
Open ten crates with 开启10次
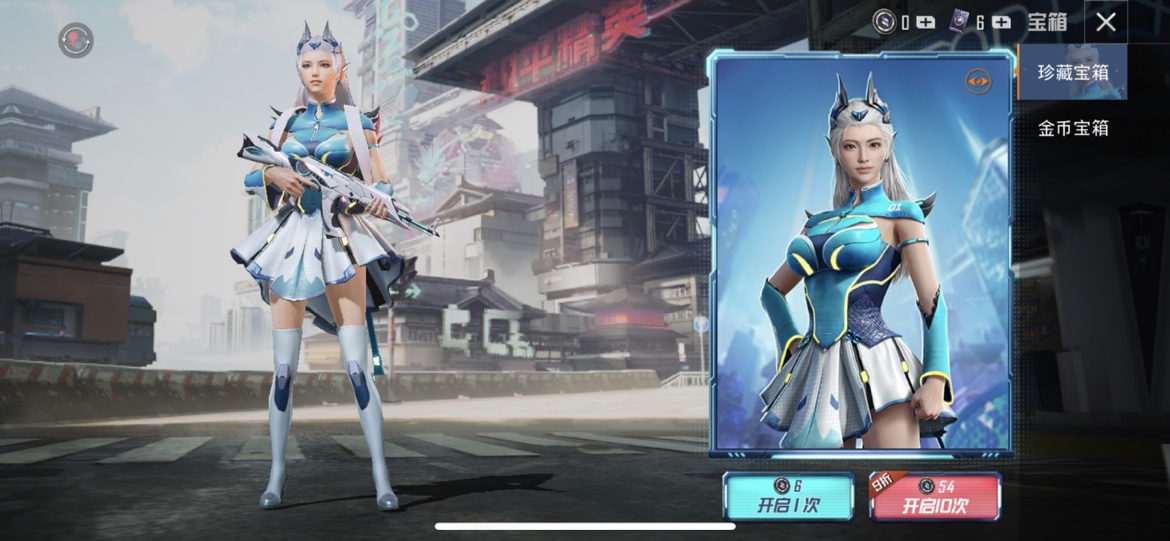[x=935, y=496]
